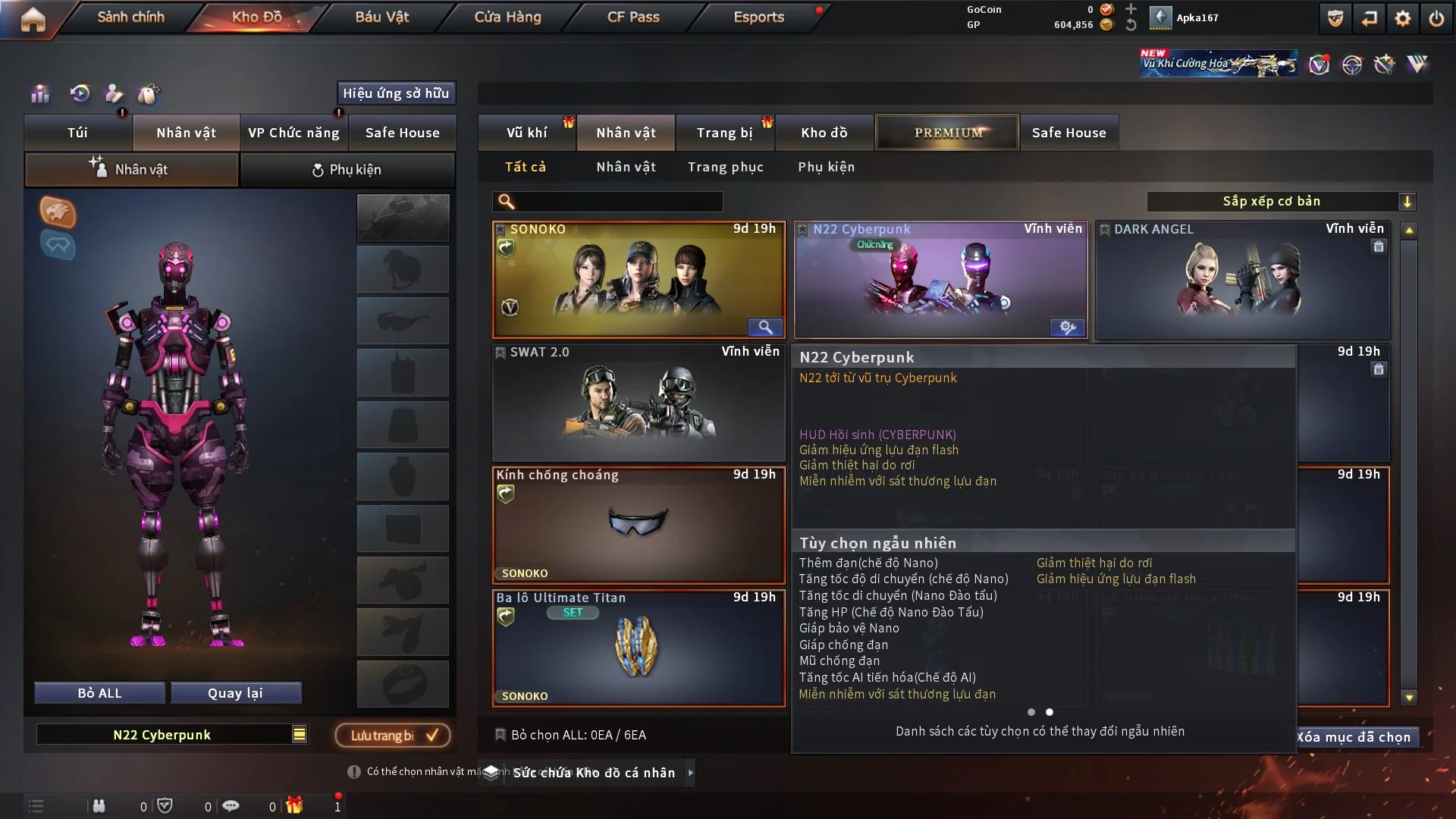Switch to the Esports section

coord(758,17)
